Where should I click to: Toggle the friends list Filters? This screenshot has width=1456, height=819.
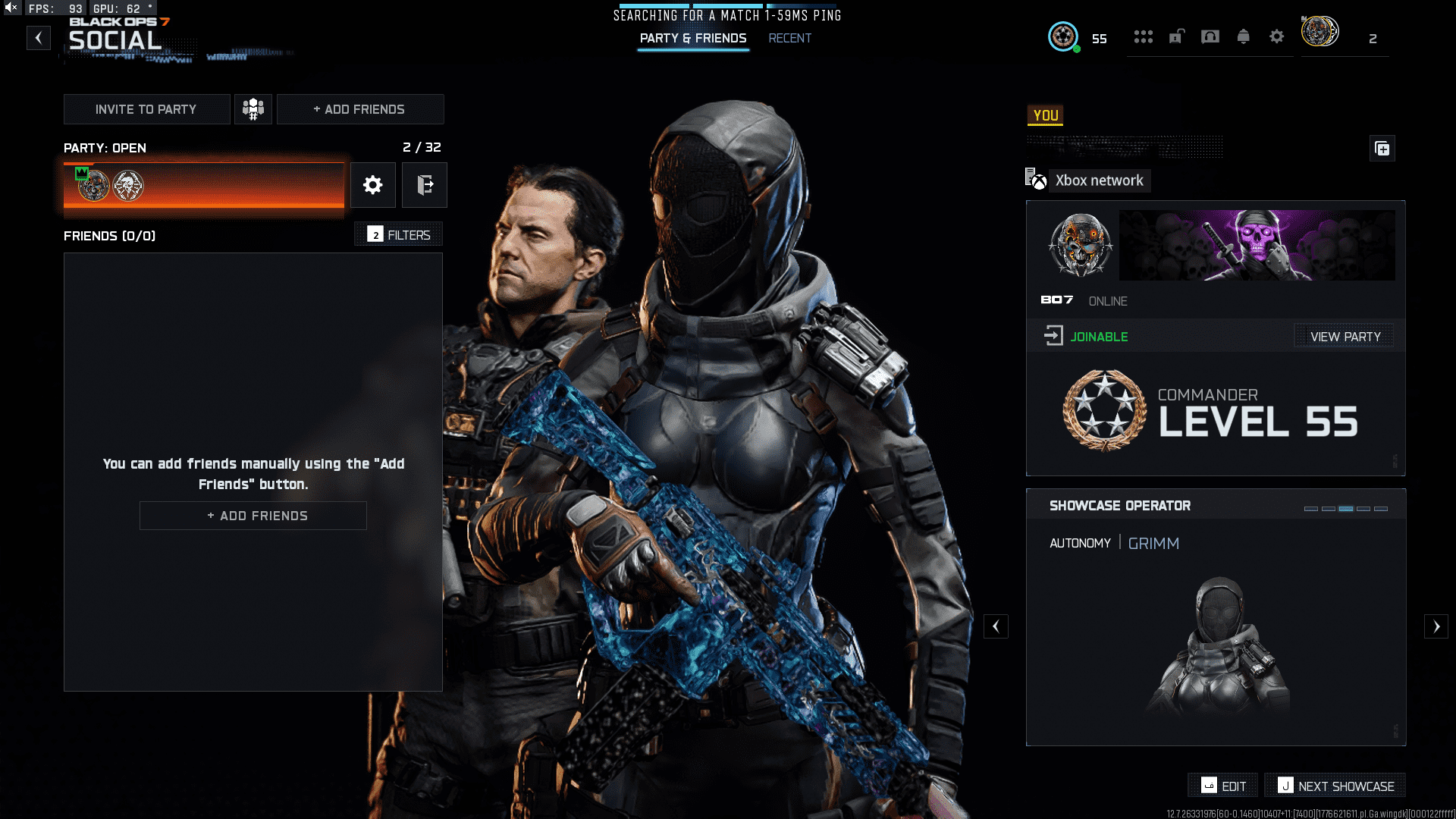click(x=398, y=234)
